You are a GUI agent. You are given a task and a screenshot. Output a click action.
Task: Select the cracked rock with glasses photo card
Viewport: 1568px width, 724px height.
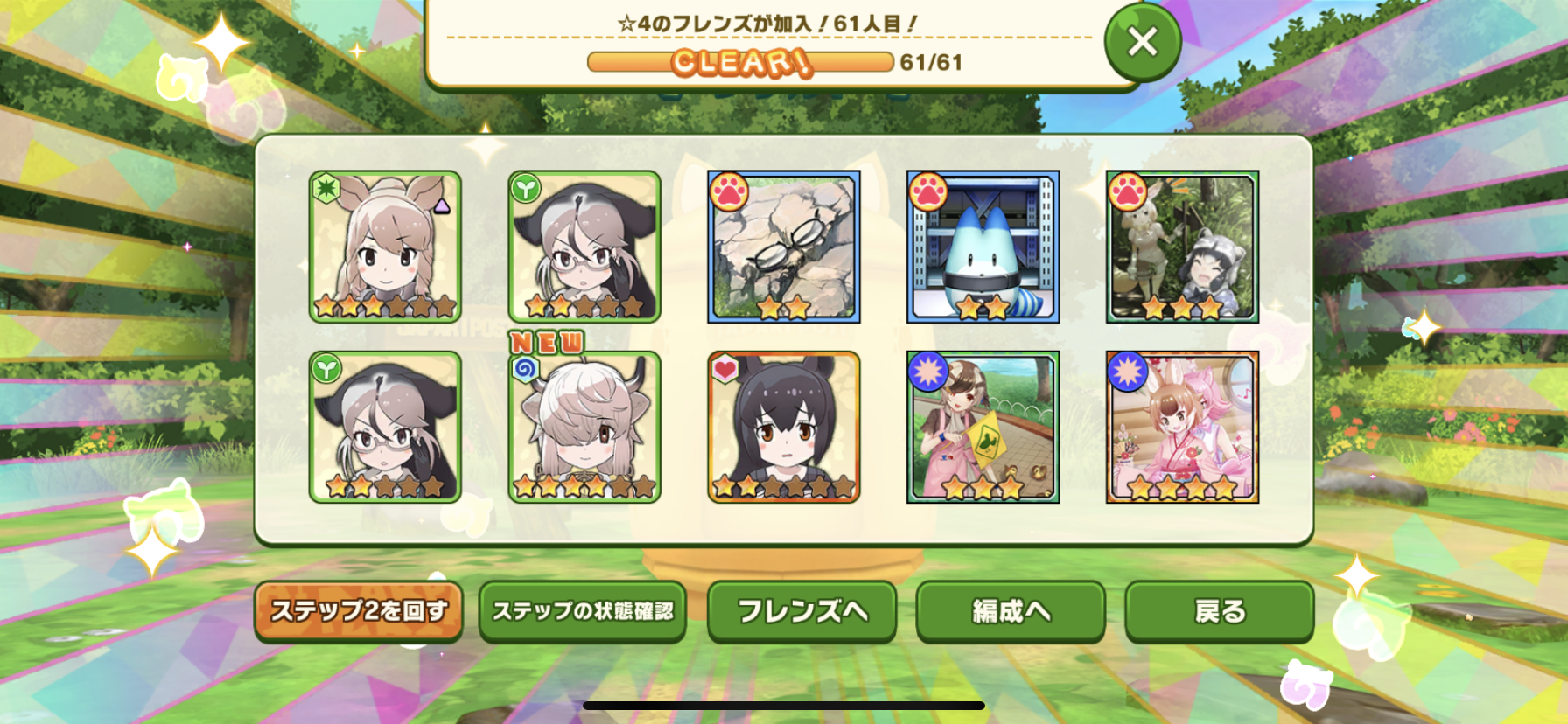783,247
